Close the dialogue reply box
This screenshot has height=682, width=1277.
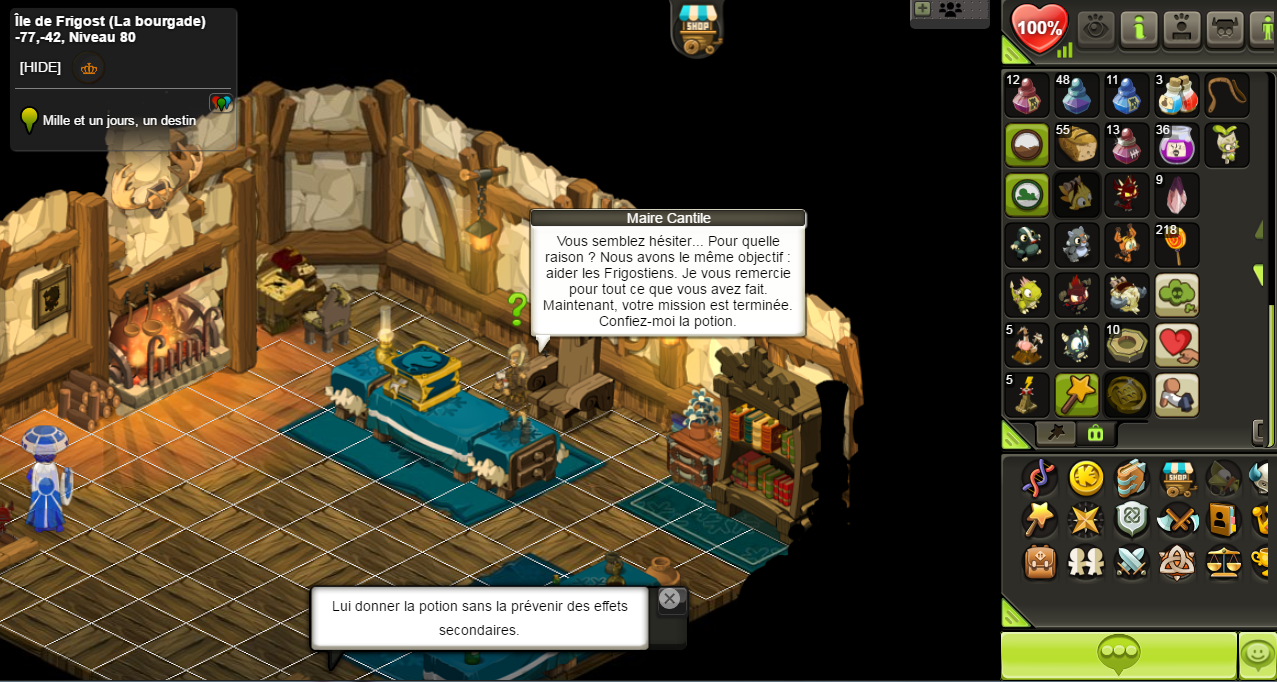670,598
